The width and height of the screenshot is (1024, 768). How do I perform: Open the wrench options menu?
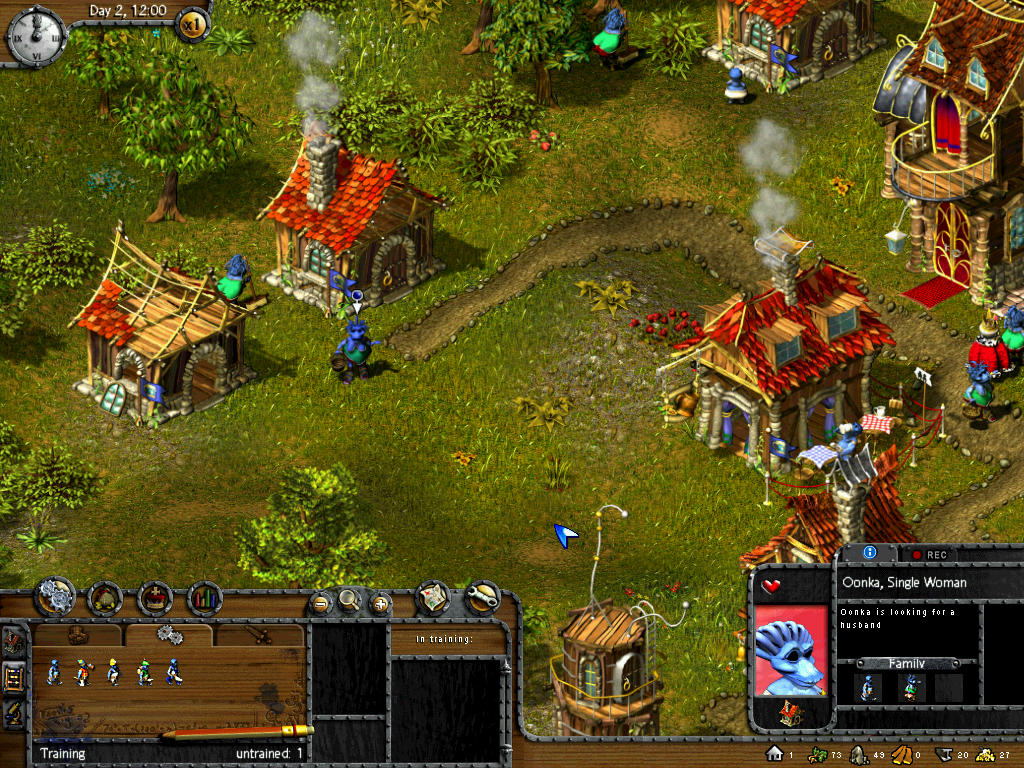483,597
